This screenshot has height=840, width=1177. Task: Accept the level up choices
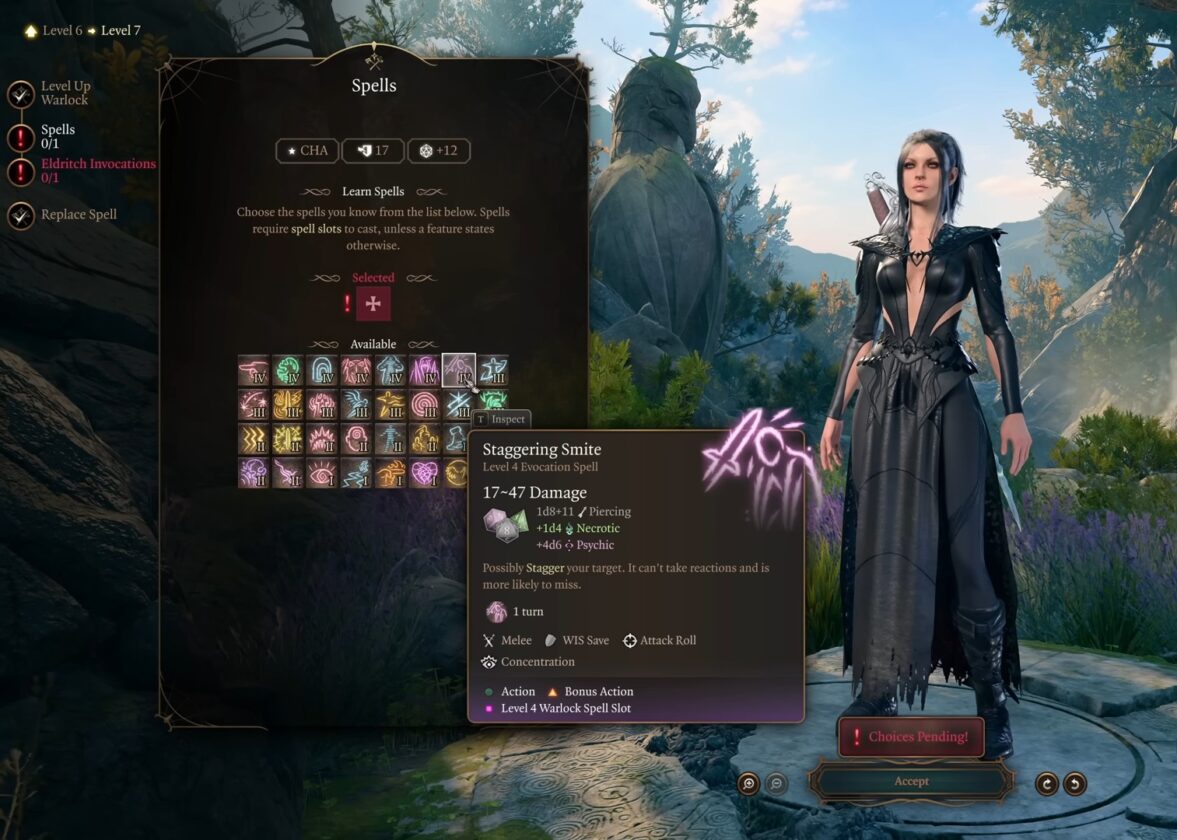(911, 782)
